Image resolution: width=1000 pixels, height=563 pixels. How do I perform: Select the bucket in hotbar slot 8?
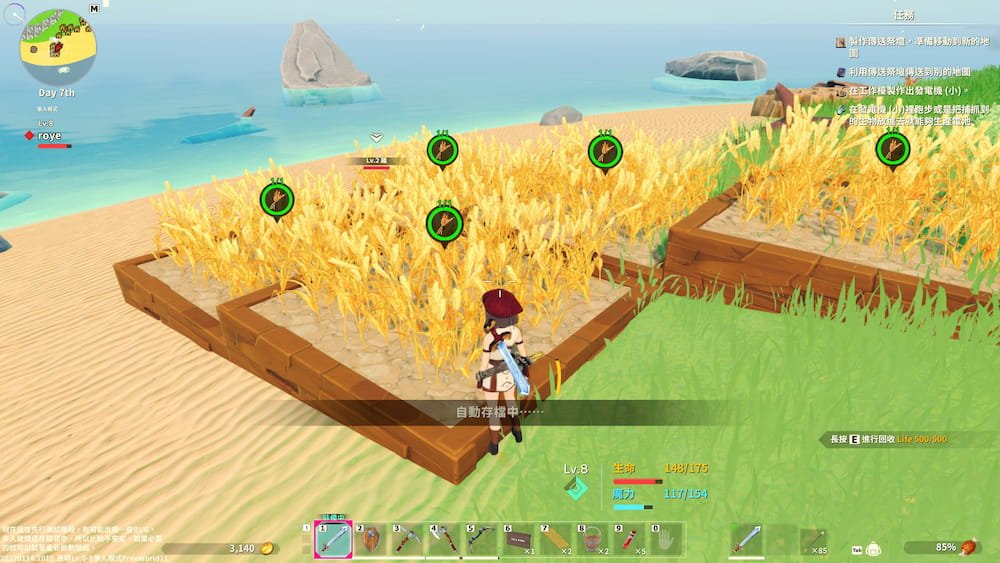point(593,540)
